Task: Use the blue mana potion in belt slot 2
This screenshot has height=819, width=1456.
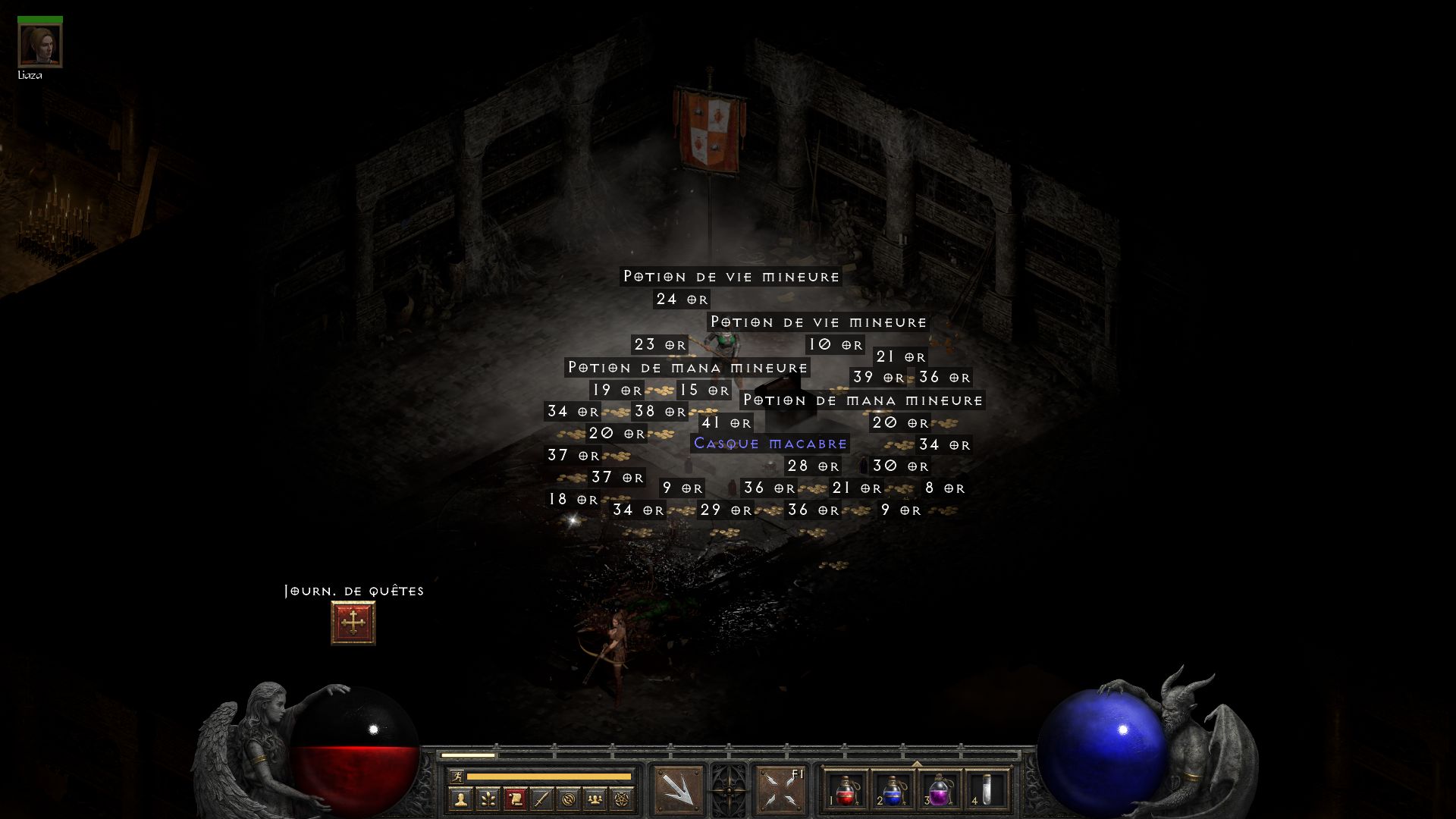Action: click(x=893, y=790)
